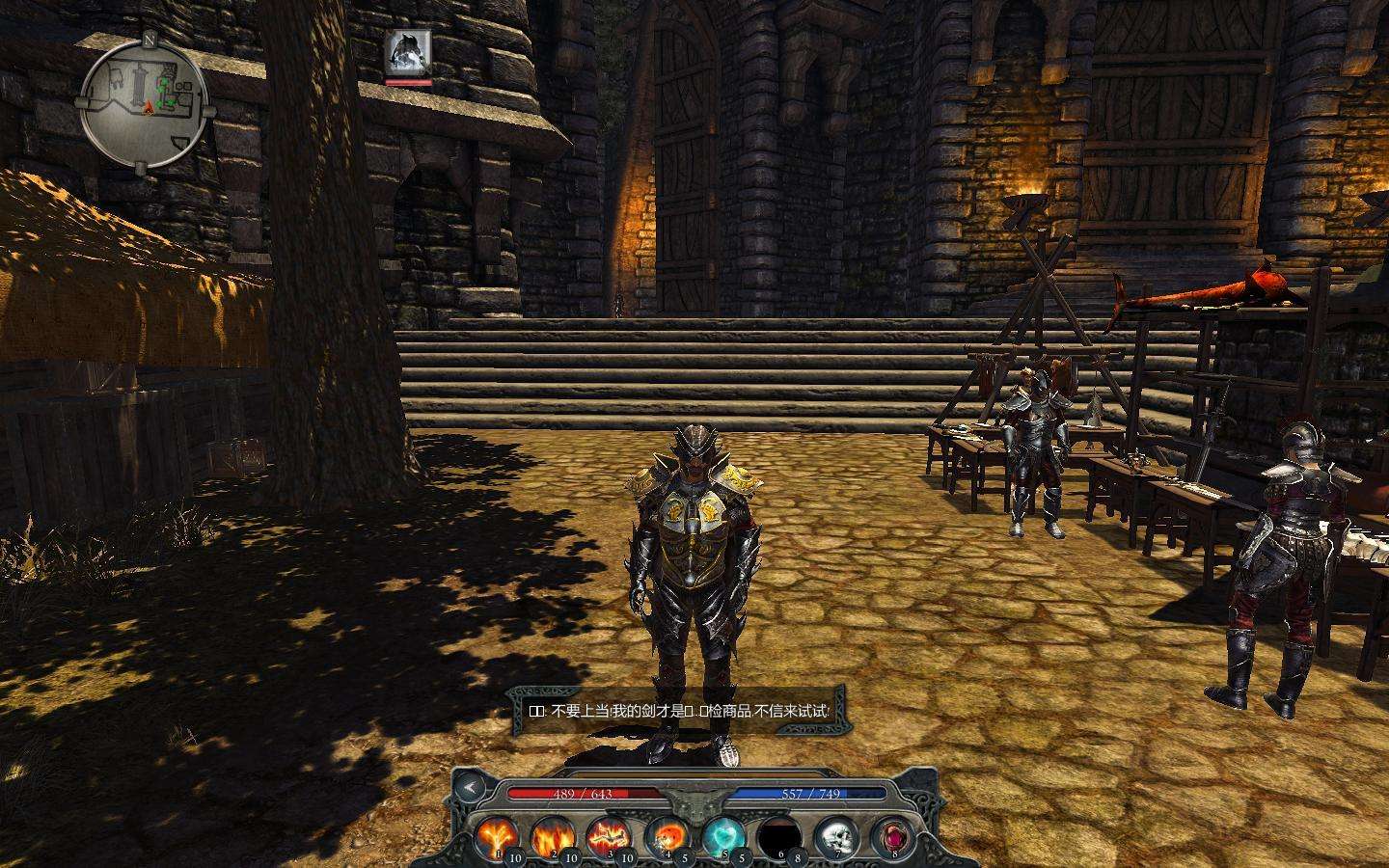The width and height of the screenshot is (1389, 868).
Task: Click the circular minimap
Action: tap(145, 100)
